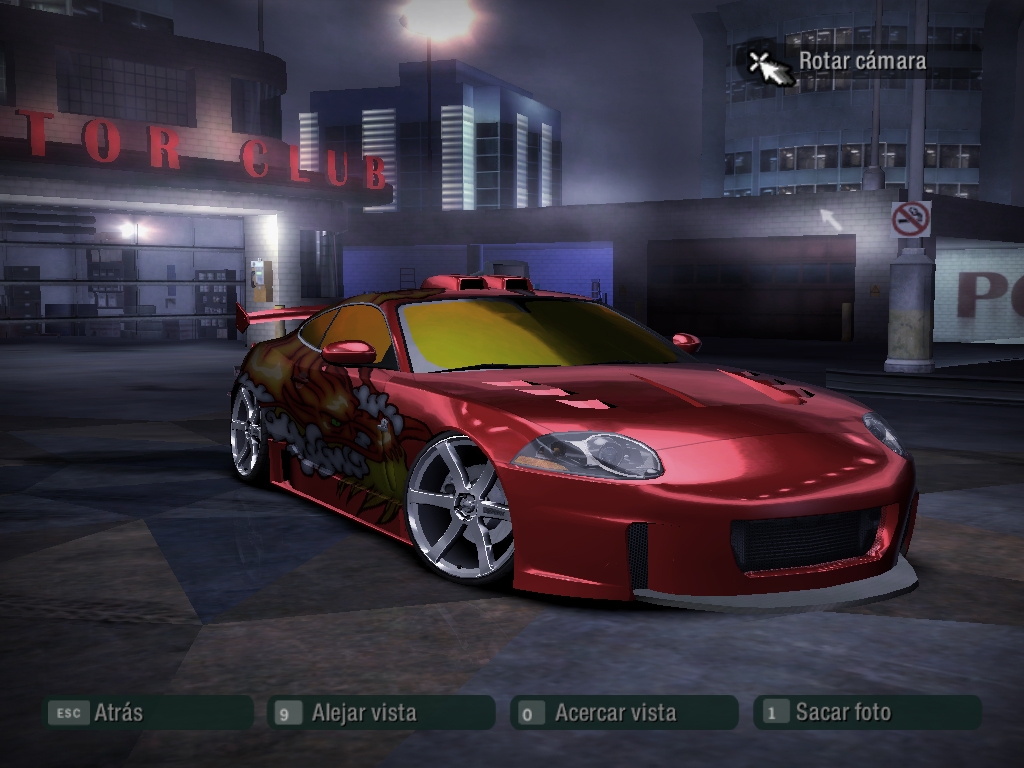
Task: Take a photo with Sacar foto
Action: (866, 713)
